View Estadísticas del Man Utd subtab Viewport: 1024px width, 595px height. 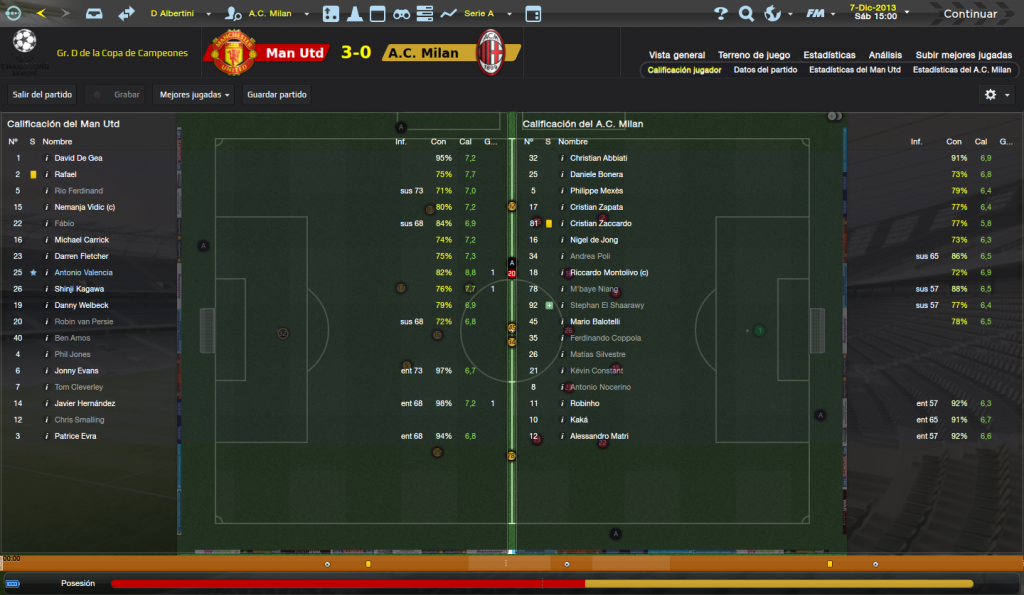pos(854,70)
